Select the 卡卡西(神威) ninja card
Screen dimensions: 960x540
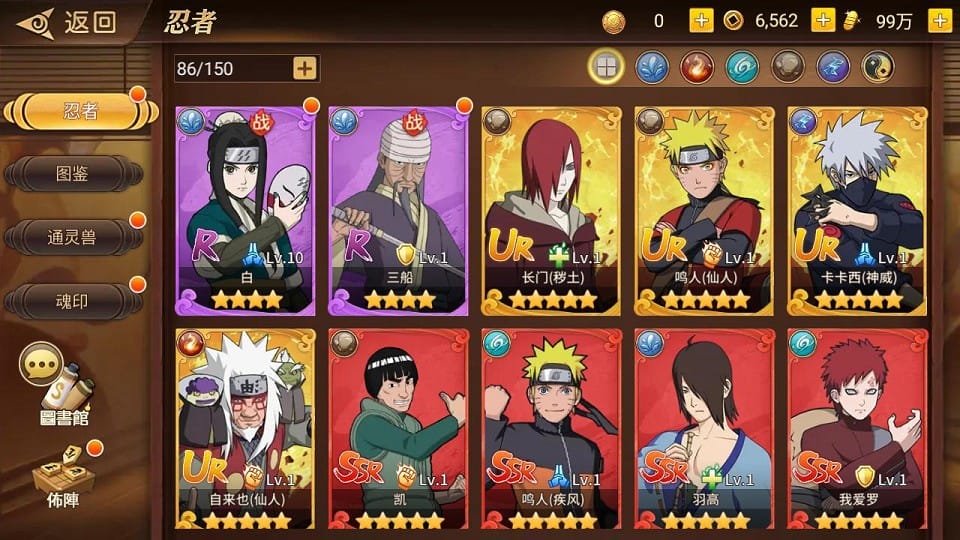857,211
